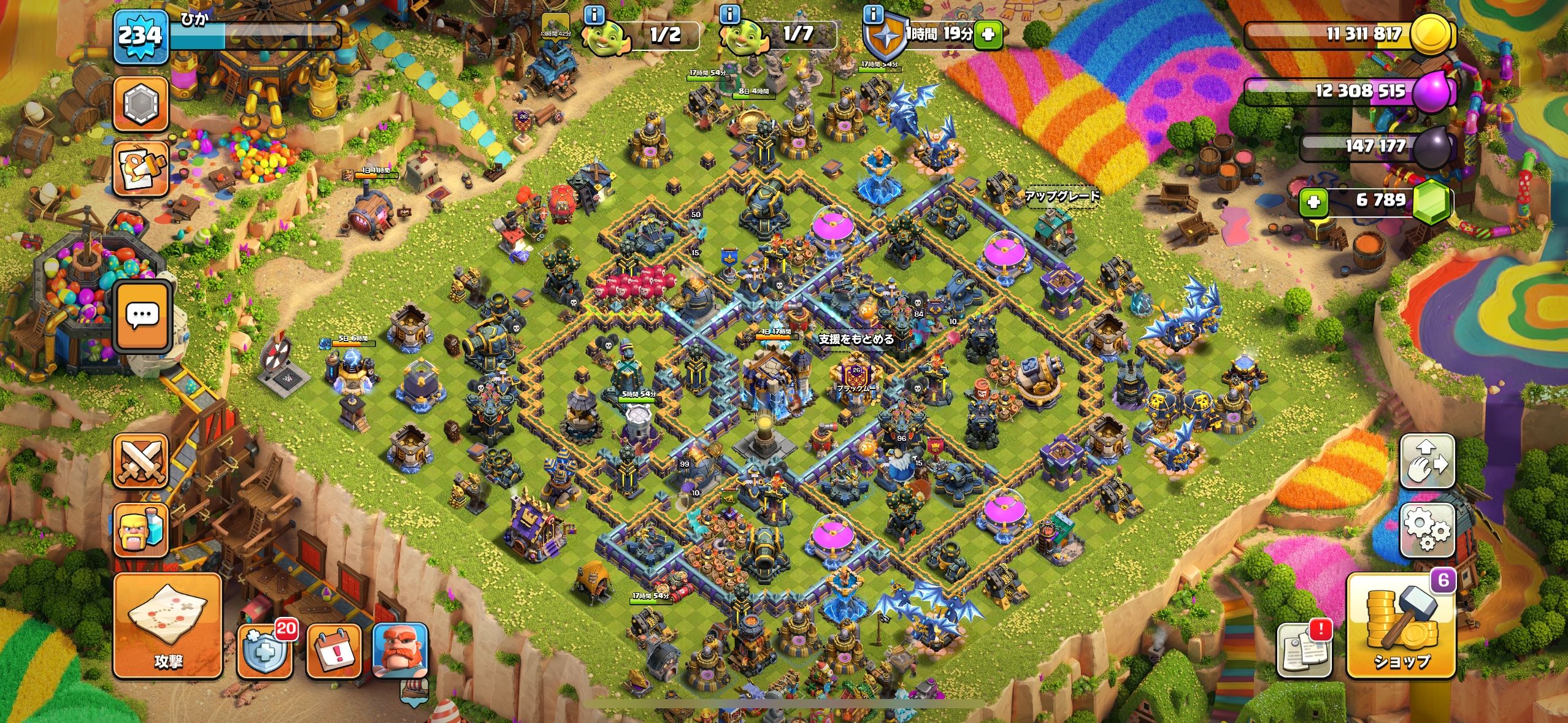Open the shield with red 20 badge
This screenshot has width=1568, height=723.
(x=264, y=650)
